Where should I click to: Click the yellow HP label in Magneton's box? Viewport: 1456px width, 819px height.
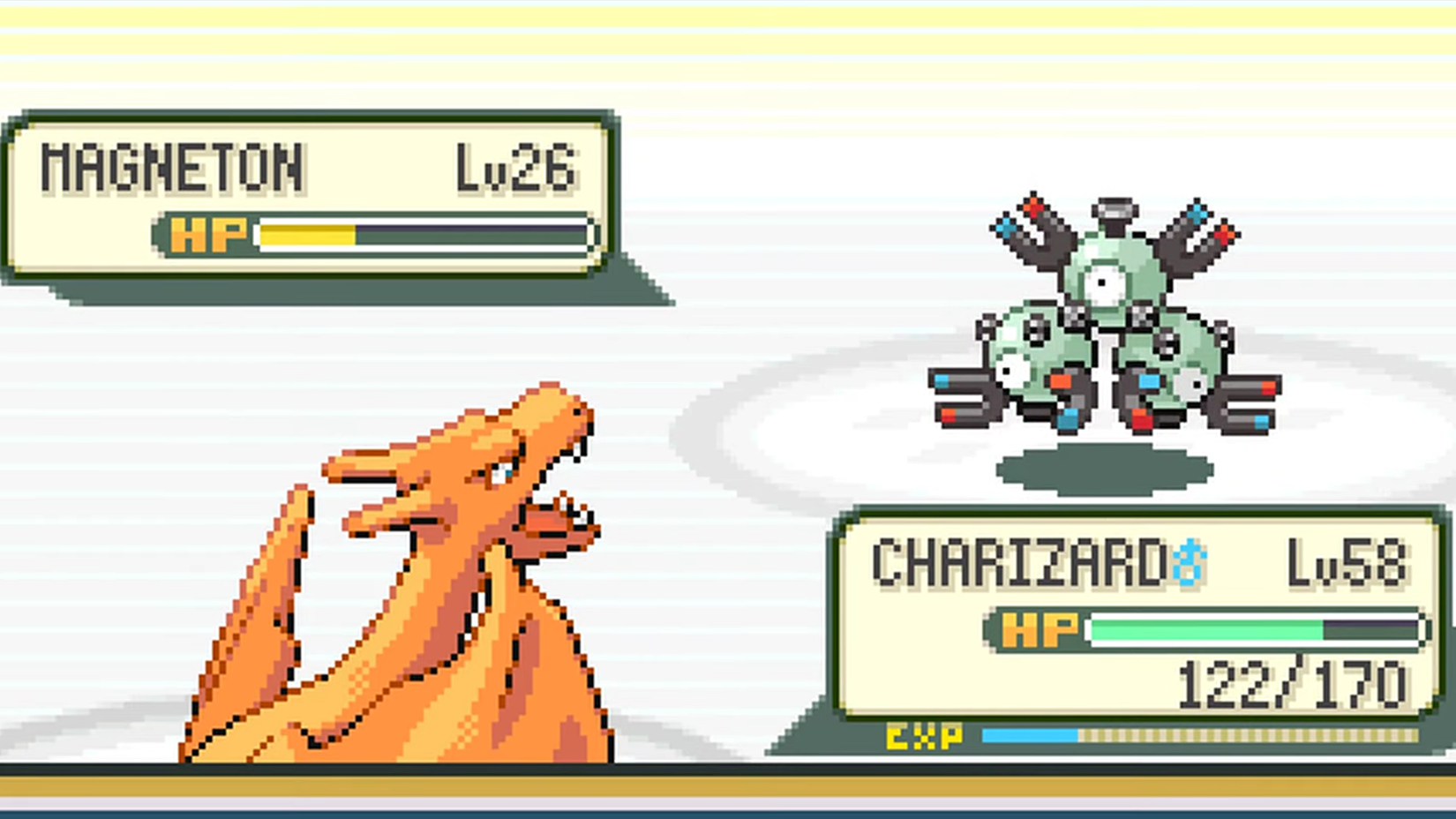coord(207,234)
